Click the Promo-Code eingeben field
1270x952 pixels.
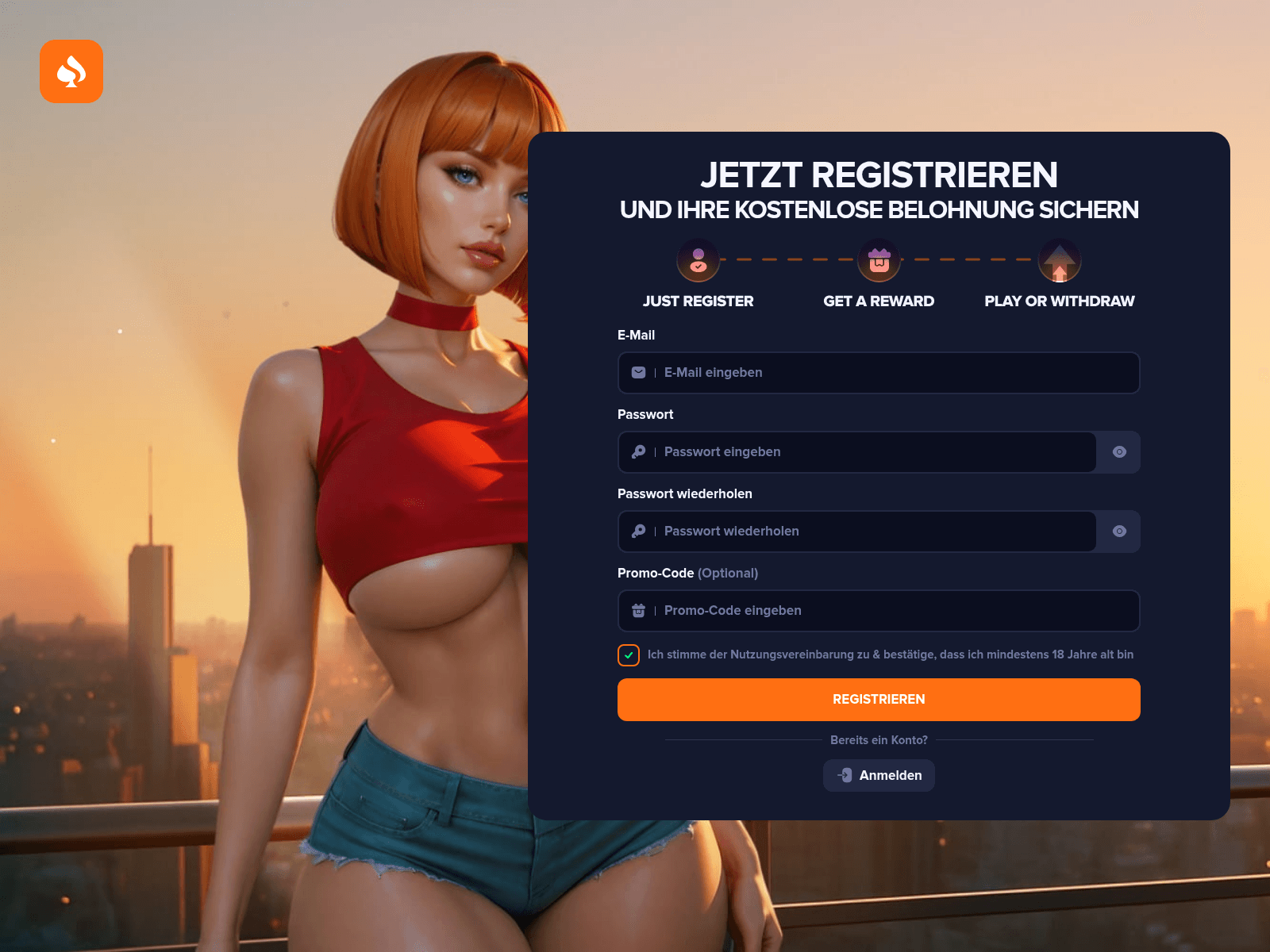coord(878,611)
